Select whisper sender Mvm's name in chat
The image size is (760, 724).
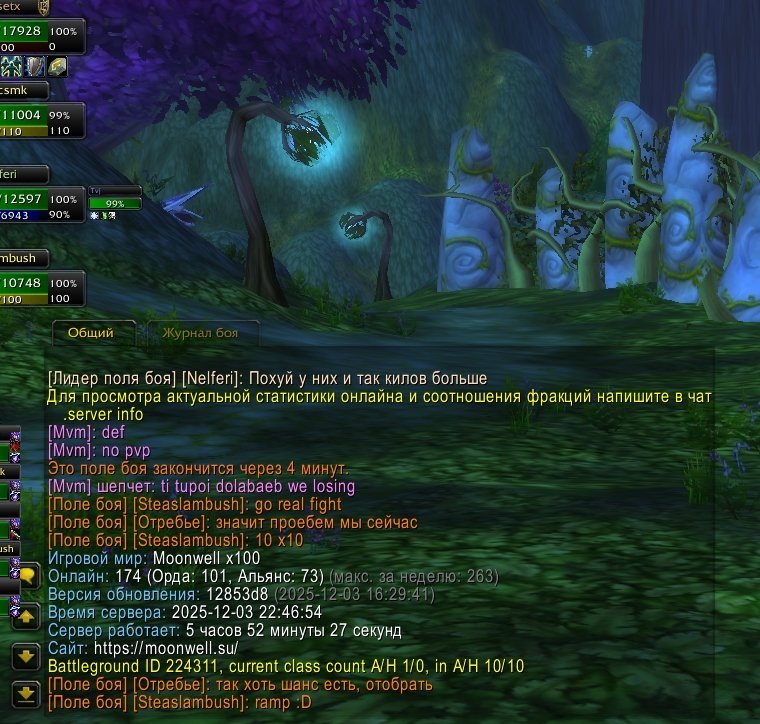63,487
